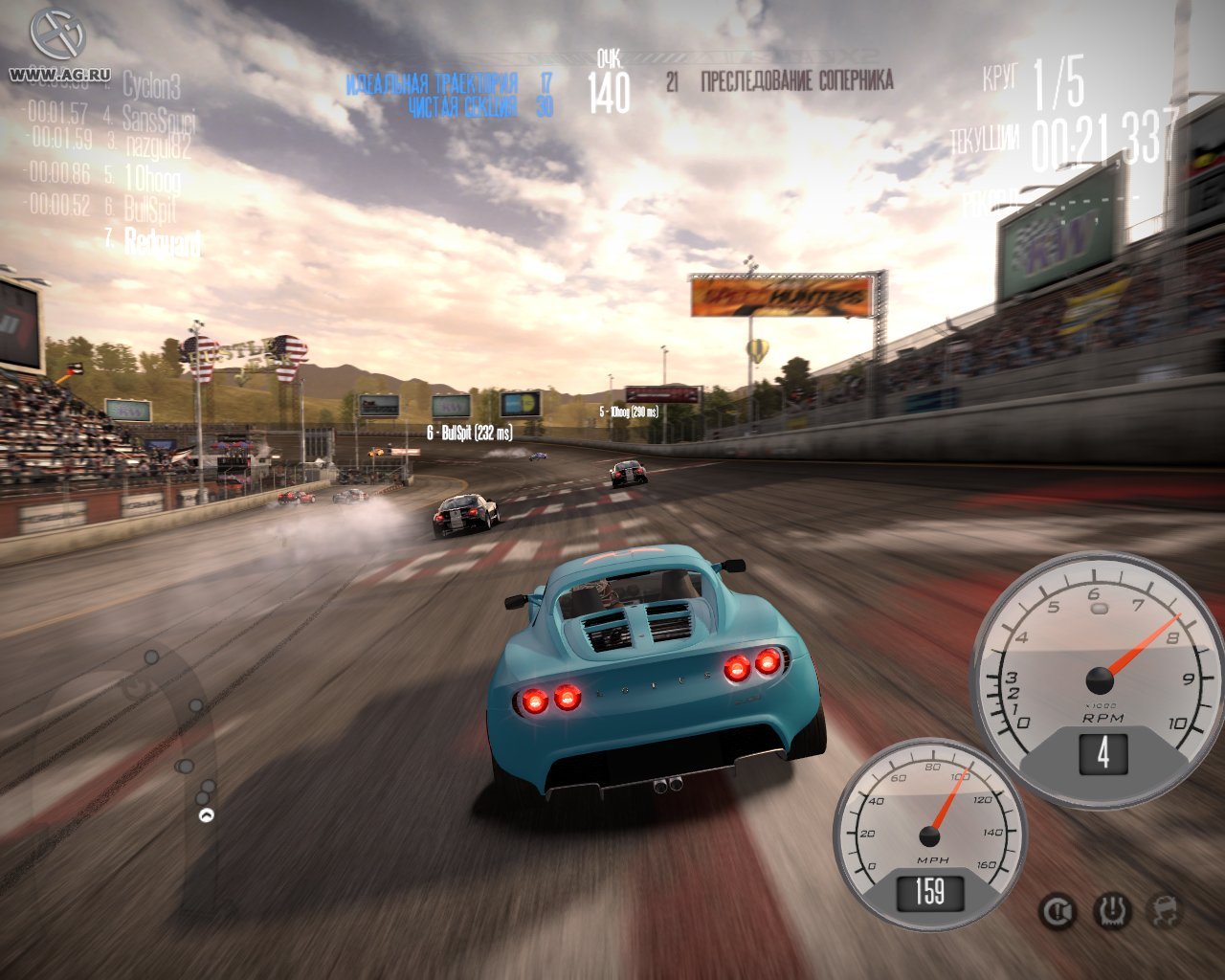Click the BullSpit driver name tag

click(x=471, y=431)
